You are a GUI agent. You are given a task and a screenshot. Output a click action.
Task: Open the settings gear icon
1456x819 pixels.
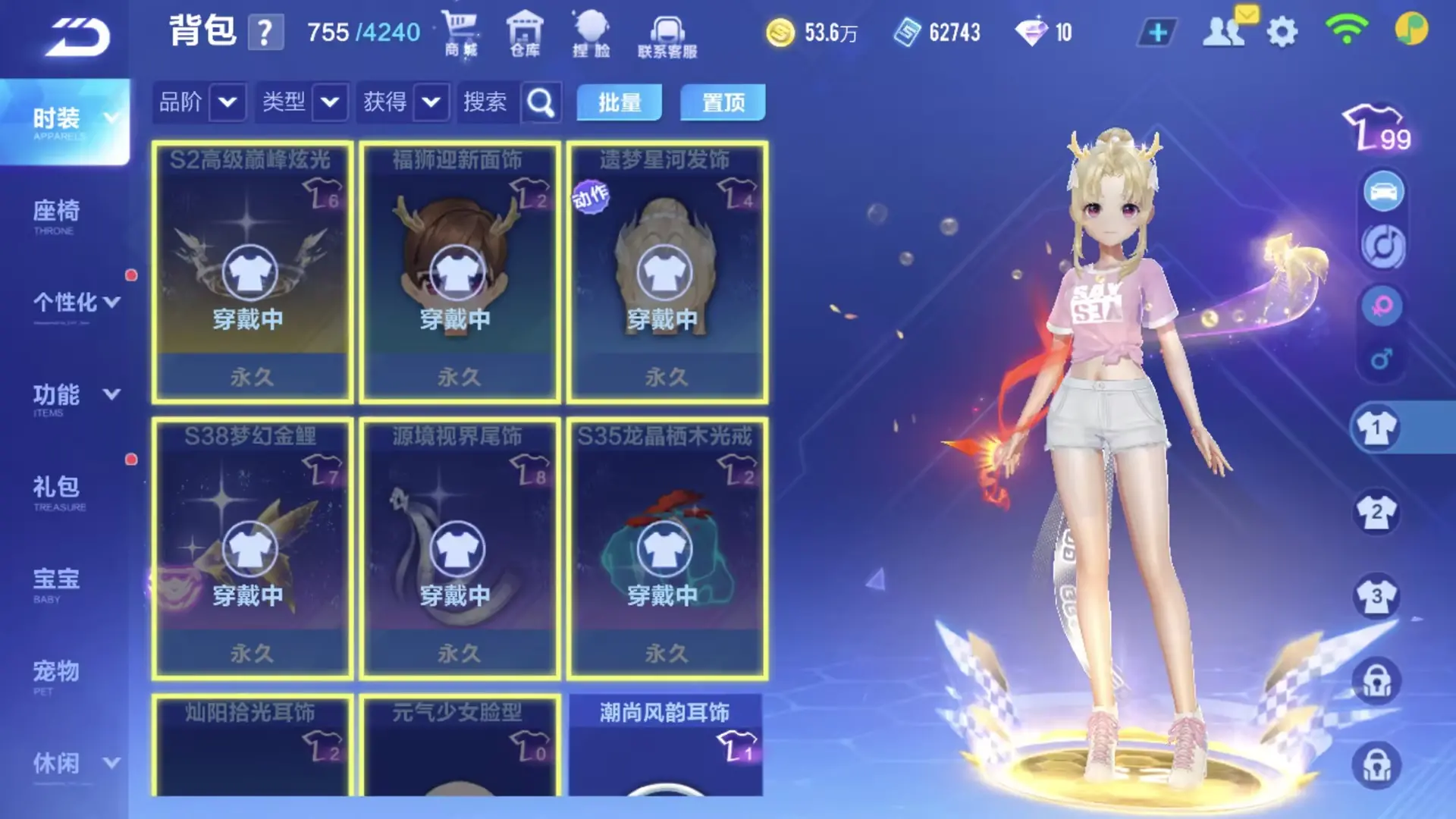click(x=1282, y=33)
